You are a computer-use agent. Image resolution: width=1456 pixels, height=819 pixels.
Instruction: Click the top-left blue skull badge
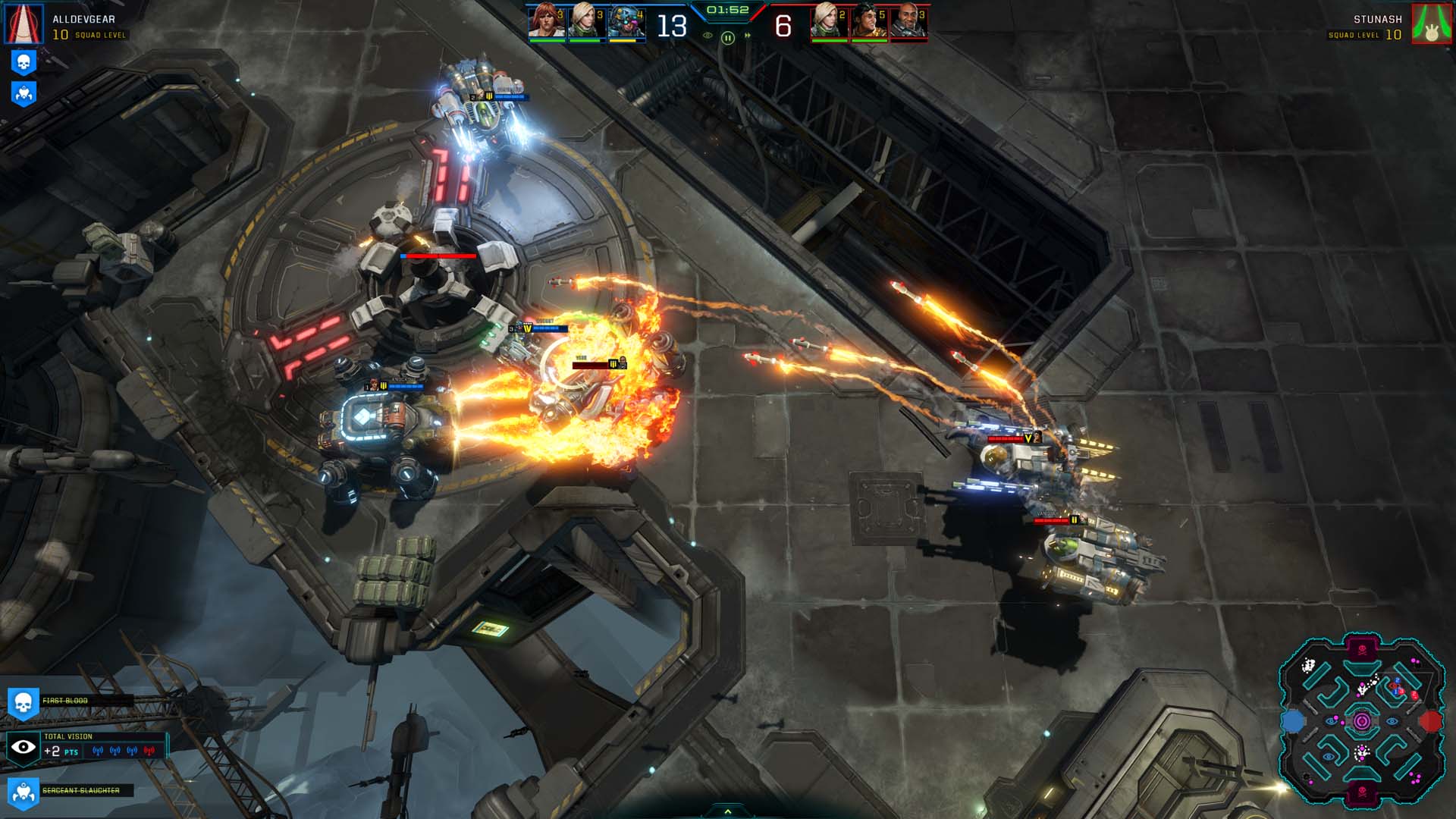click(x=24, y=62)
